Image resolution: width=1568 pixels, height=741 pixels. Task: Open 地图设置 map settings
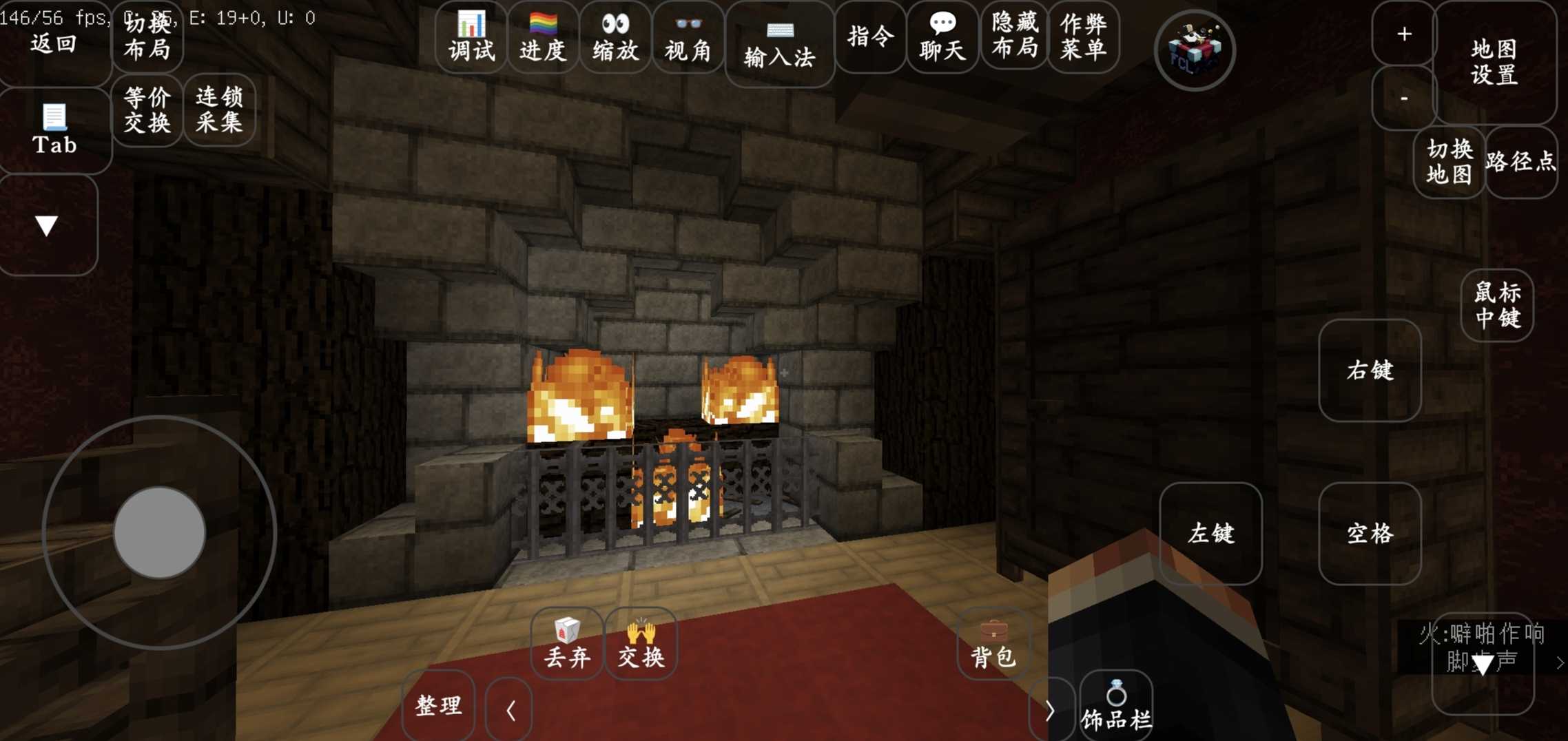1494,62
